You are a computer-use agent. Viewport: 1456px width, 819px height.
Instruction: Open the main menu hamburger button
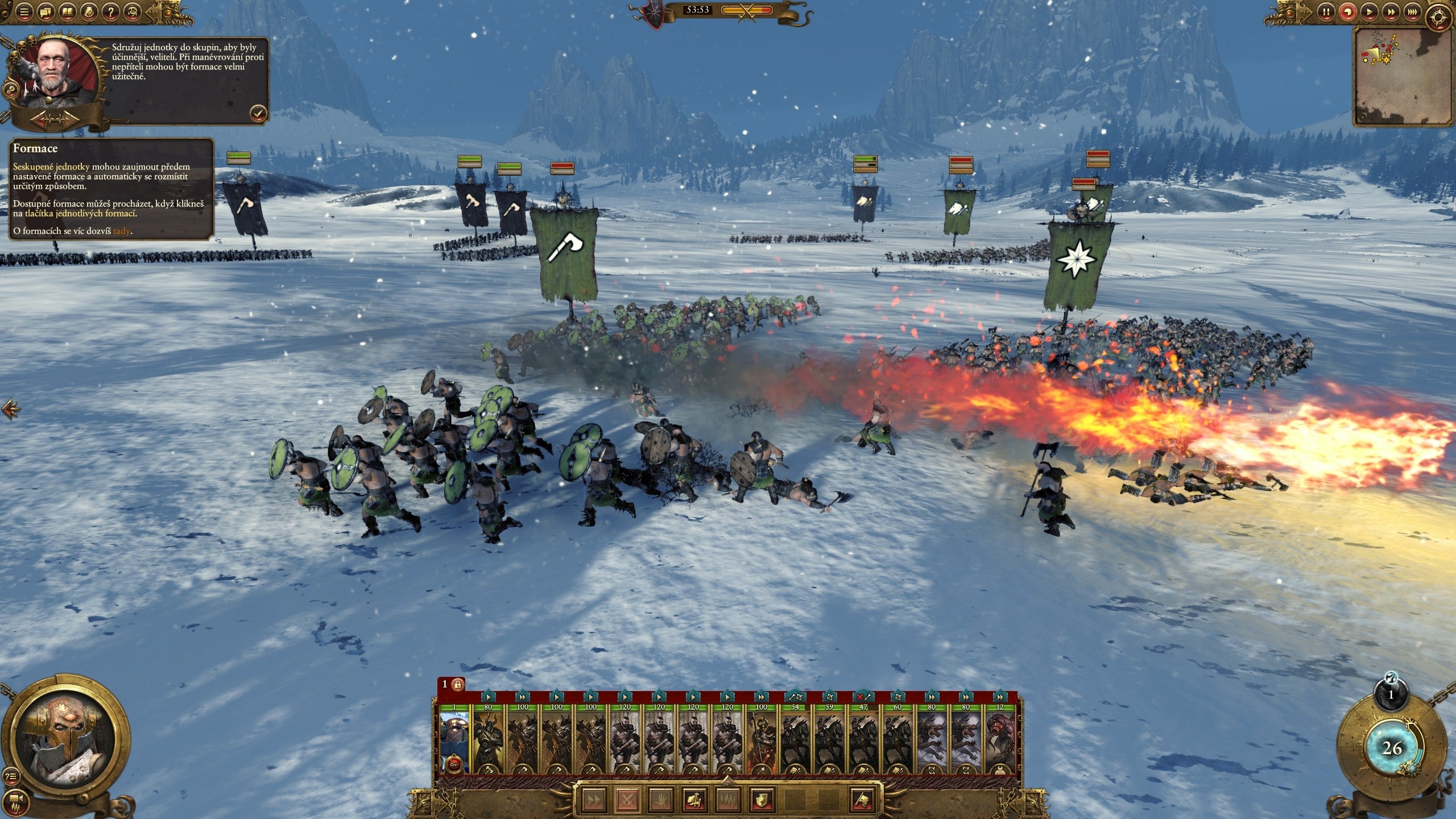pyautogui.click(x=23, y=11)
